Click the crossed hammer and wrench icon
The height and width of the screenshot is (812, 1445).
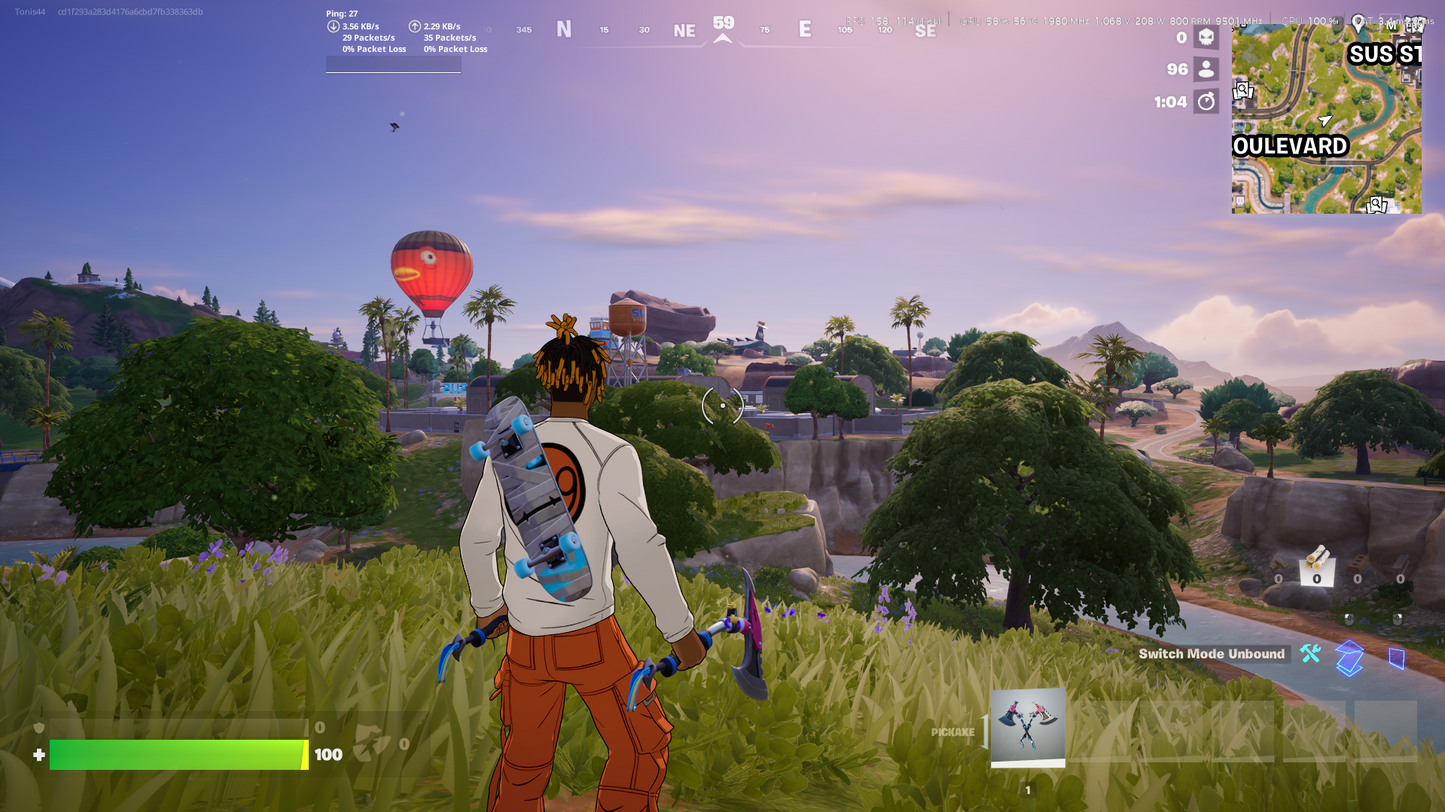coord(1310,654)
